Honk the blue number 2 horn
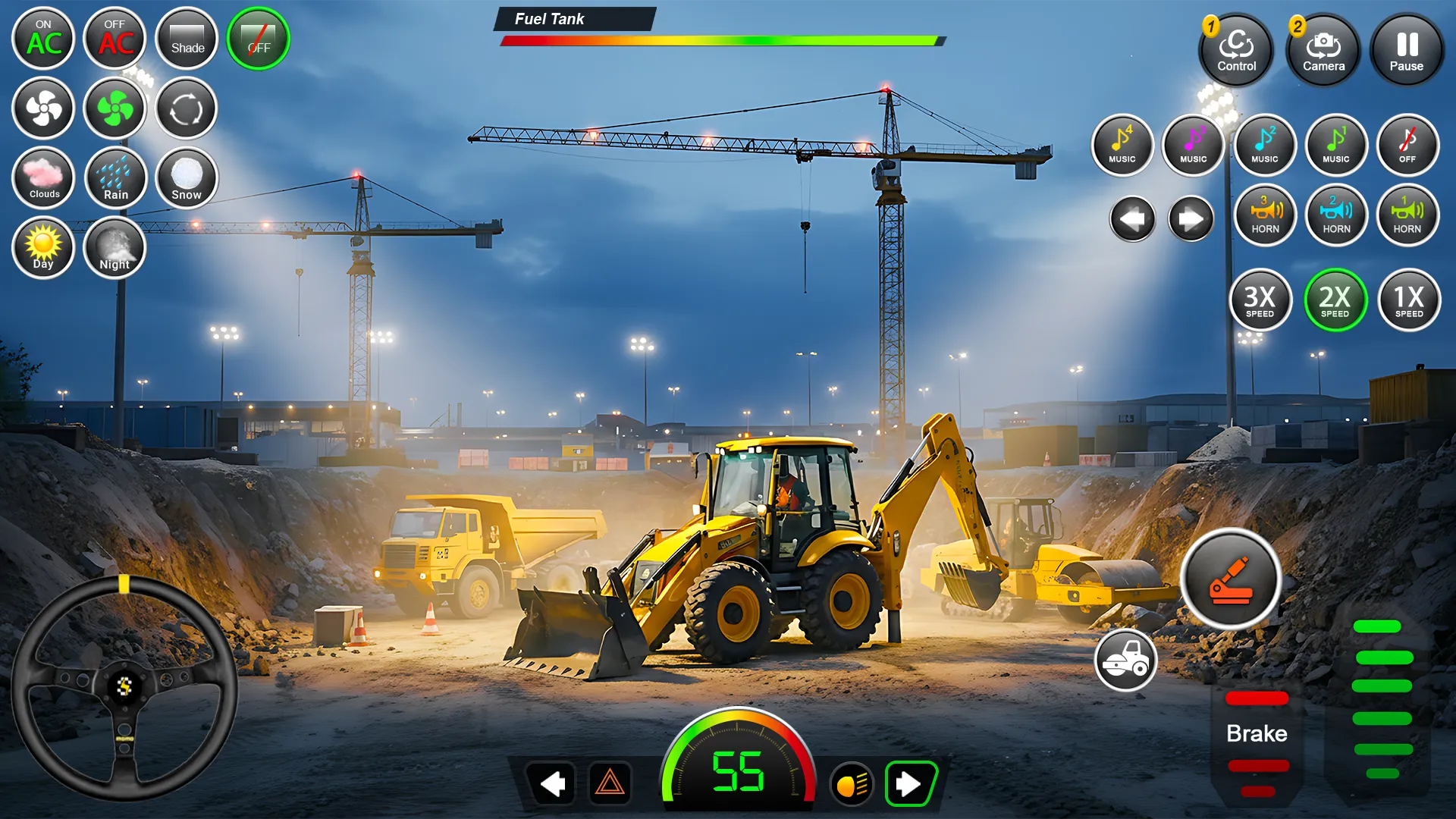Screen dimensions: 1456x819 pyautogui.click(x=1336, y=216)
